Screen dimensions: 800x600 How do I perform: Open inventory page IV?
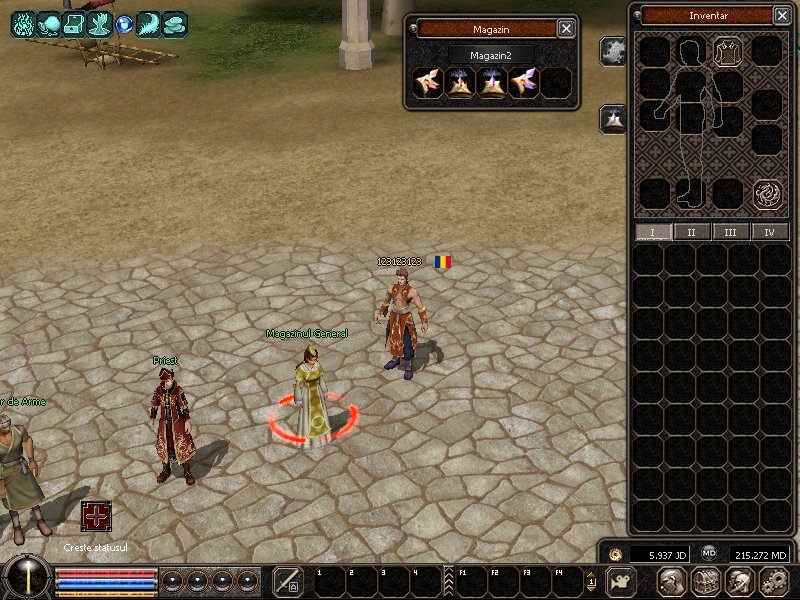(x=769, y=232)
